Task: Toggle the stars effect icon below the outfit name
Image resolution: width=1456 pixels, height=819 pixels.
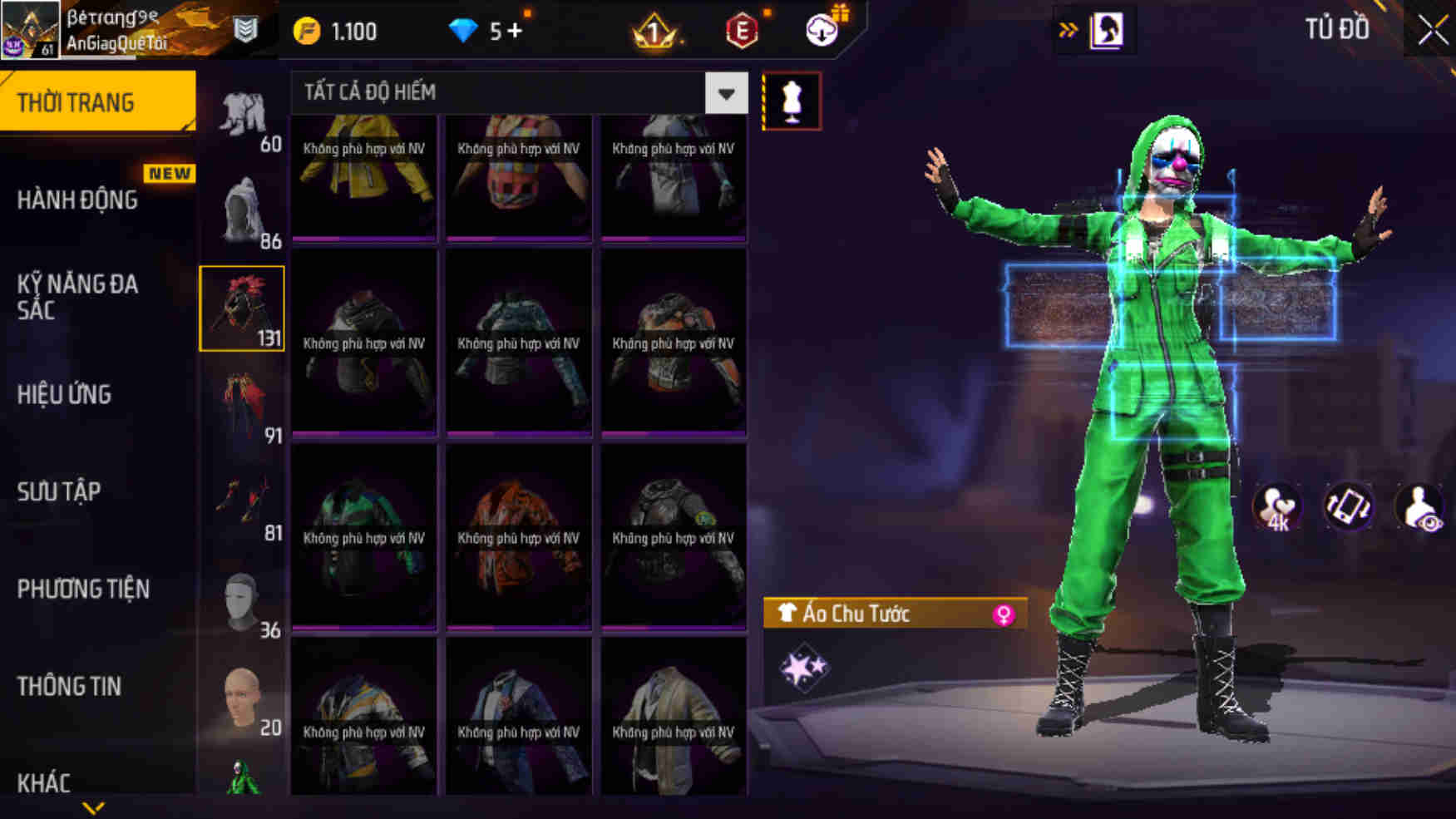Action: [x=802, y=665]
